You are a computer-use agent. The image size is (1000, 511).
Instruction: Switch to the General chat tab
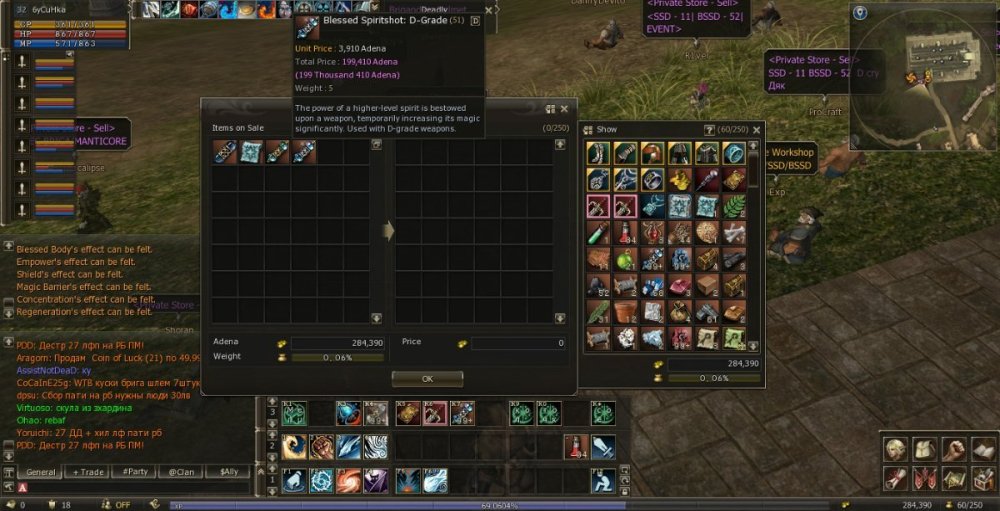click(x=41, y=472)
